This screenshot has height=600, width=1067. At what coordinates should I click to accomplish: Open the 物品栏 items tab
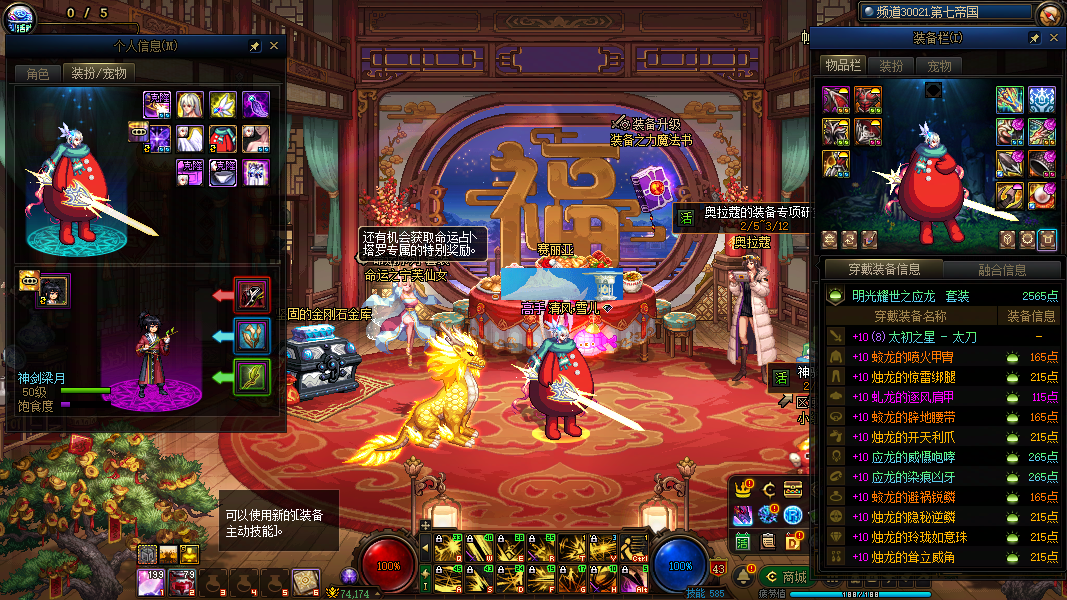(x=842, y=65)
